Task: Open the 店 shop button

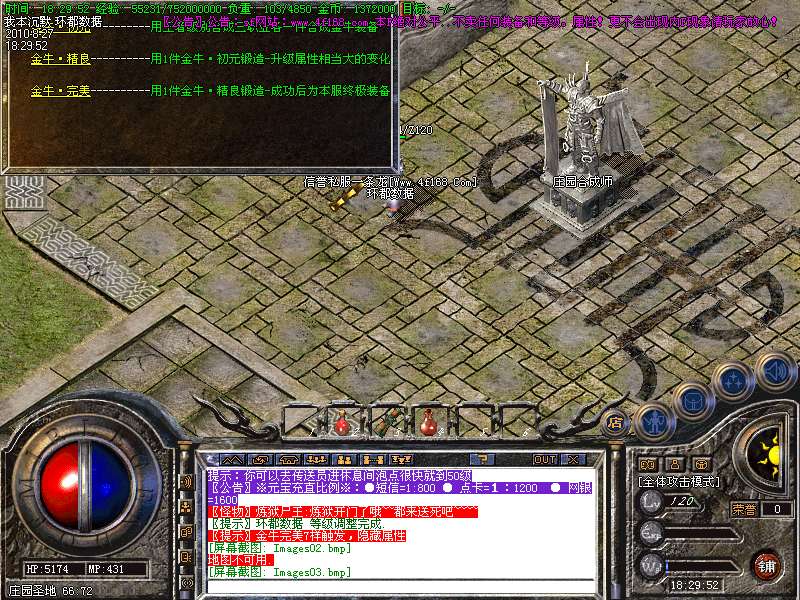Action: click(616, 421)
